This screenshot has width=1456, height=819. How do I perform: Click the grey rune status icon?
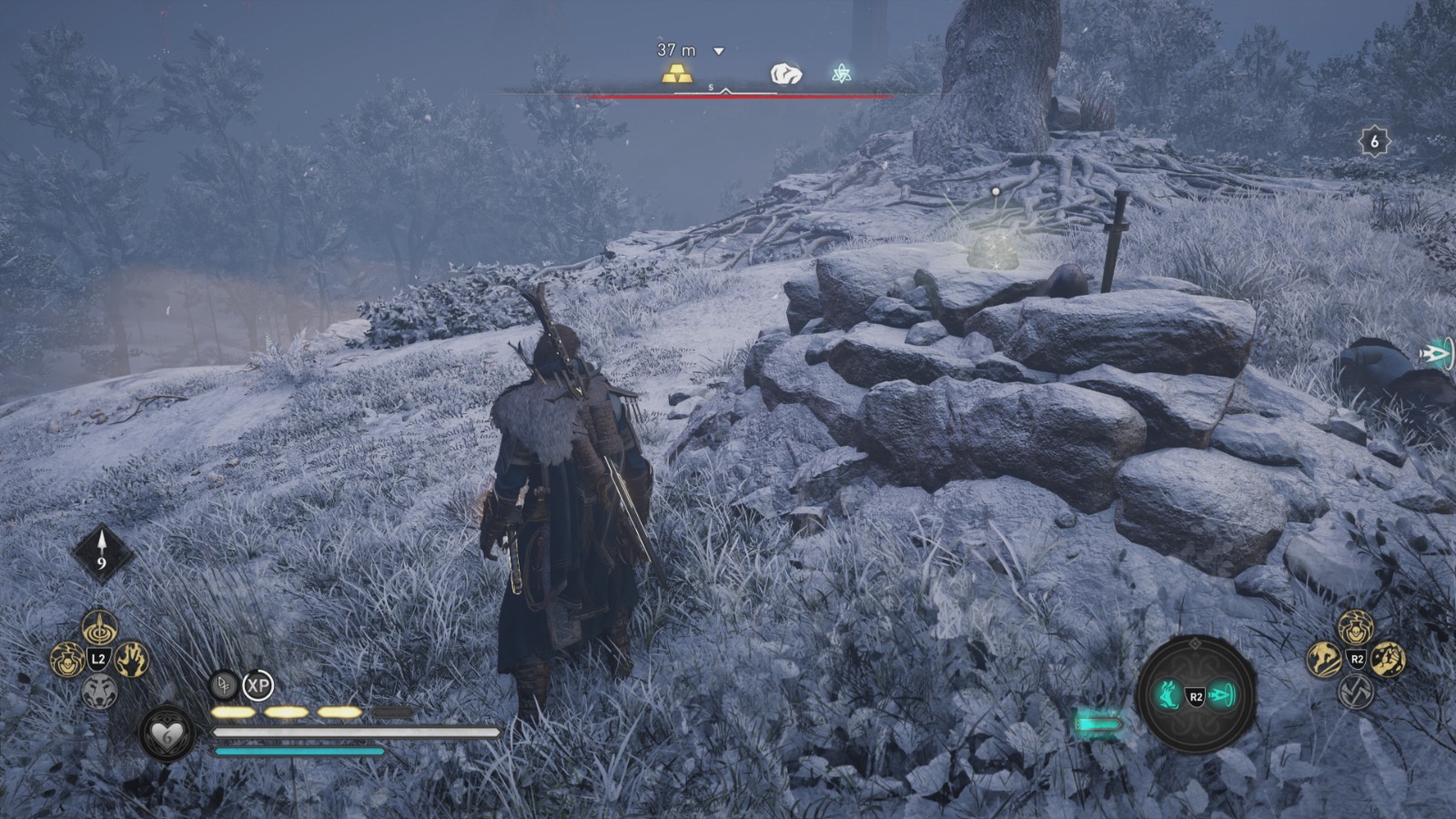pos(223,684)
